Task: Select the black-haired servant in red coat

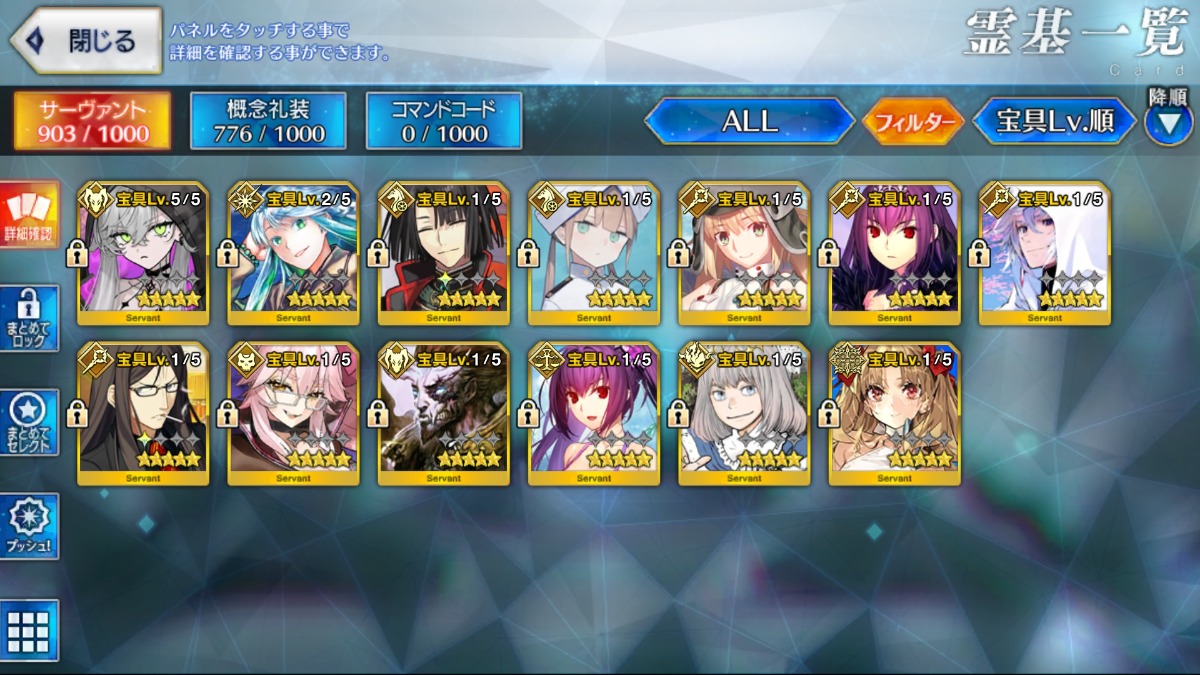Action: [x=443, y=253]
